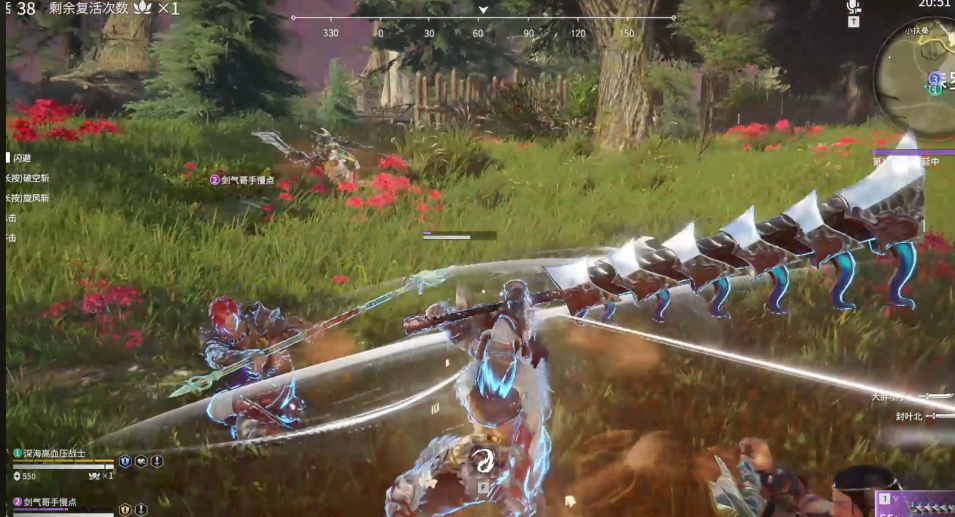The width and height of the screenshot is (955, 517).
Task: Click the gold shield icon beside player two
Action: coord(125,509)
